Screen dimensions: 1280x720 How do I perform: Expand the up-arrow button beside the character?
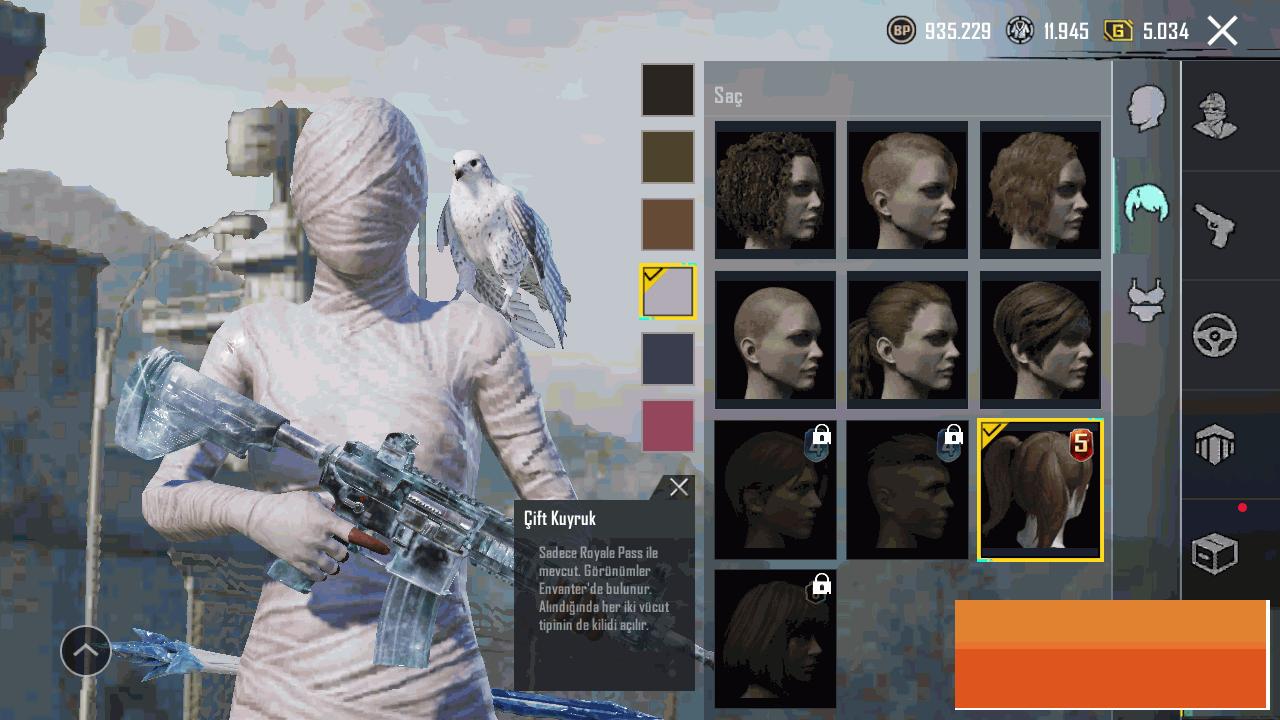pos(86,651)
